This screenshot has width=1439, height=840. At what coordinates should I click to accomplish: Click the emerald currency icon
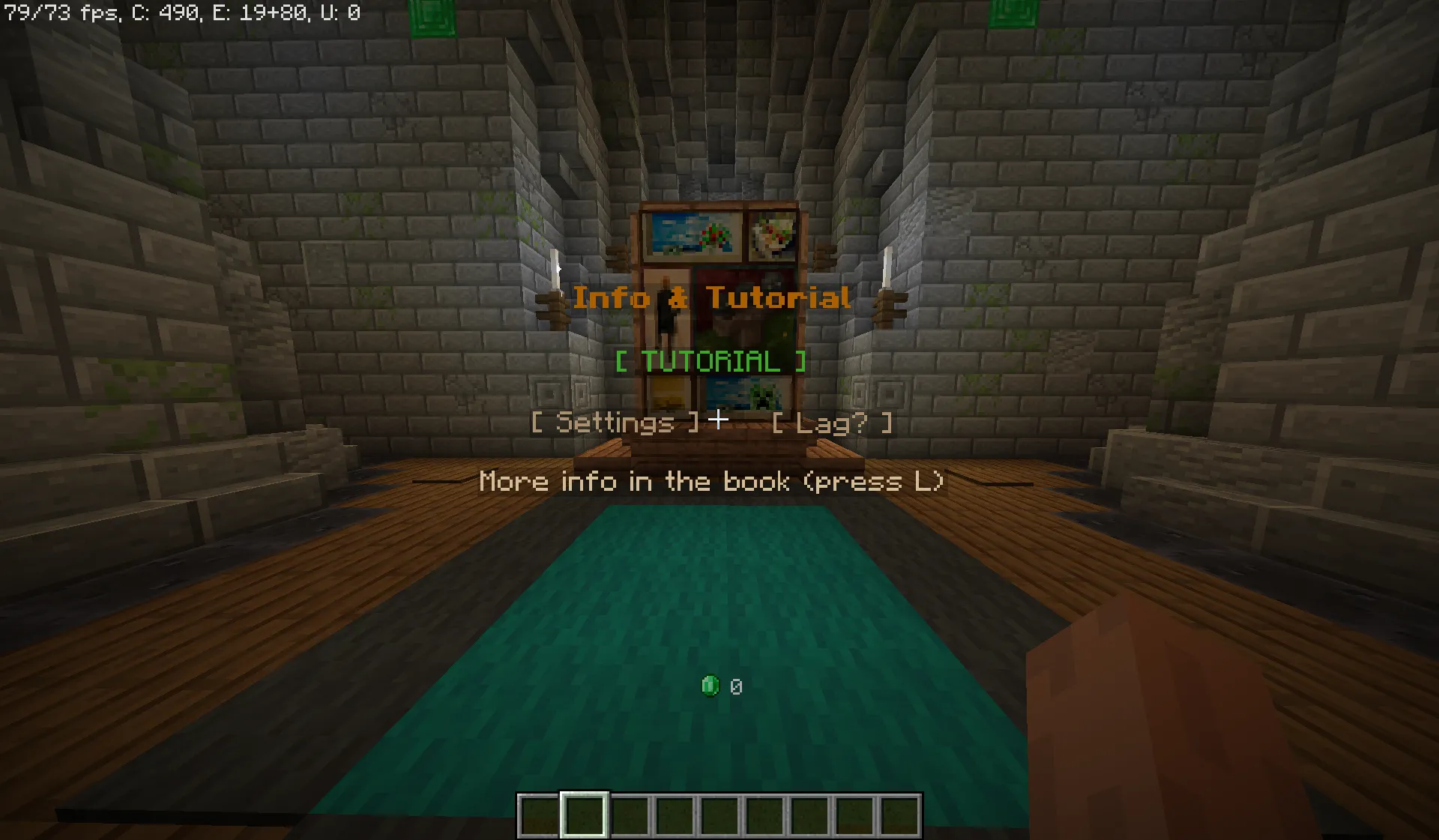[x=710, y=684]
